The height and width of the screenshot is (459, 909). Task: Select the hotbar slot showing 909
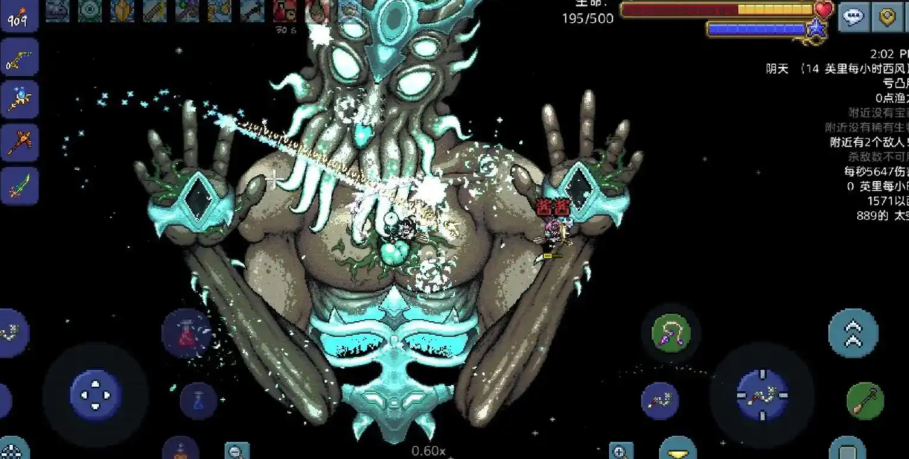pyautogui.click(x=19, y=15)
